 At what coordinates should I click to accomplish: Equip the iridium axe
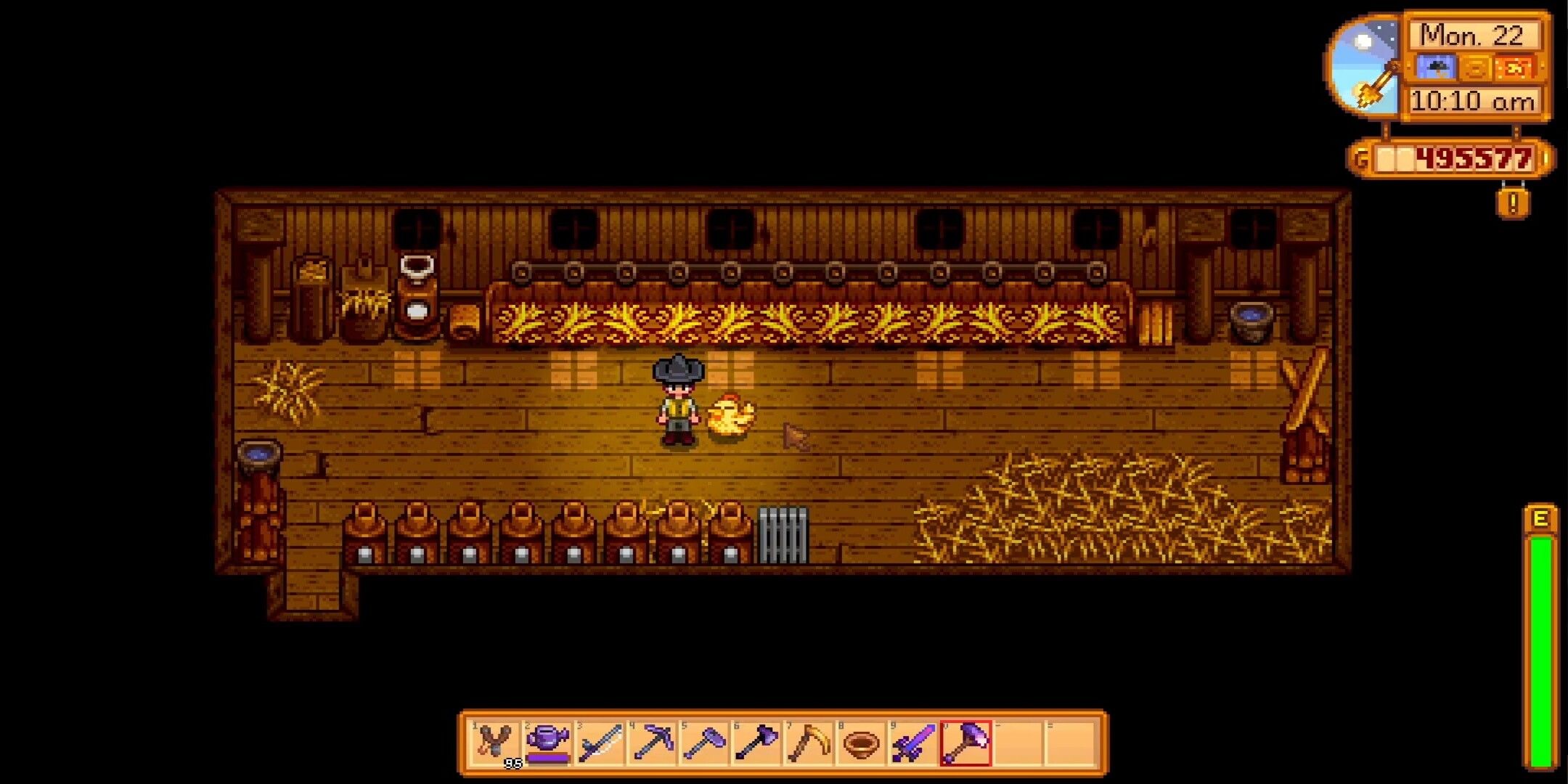756,743
